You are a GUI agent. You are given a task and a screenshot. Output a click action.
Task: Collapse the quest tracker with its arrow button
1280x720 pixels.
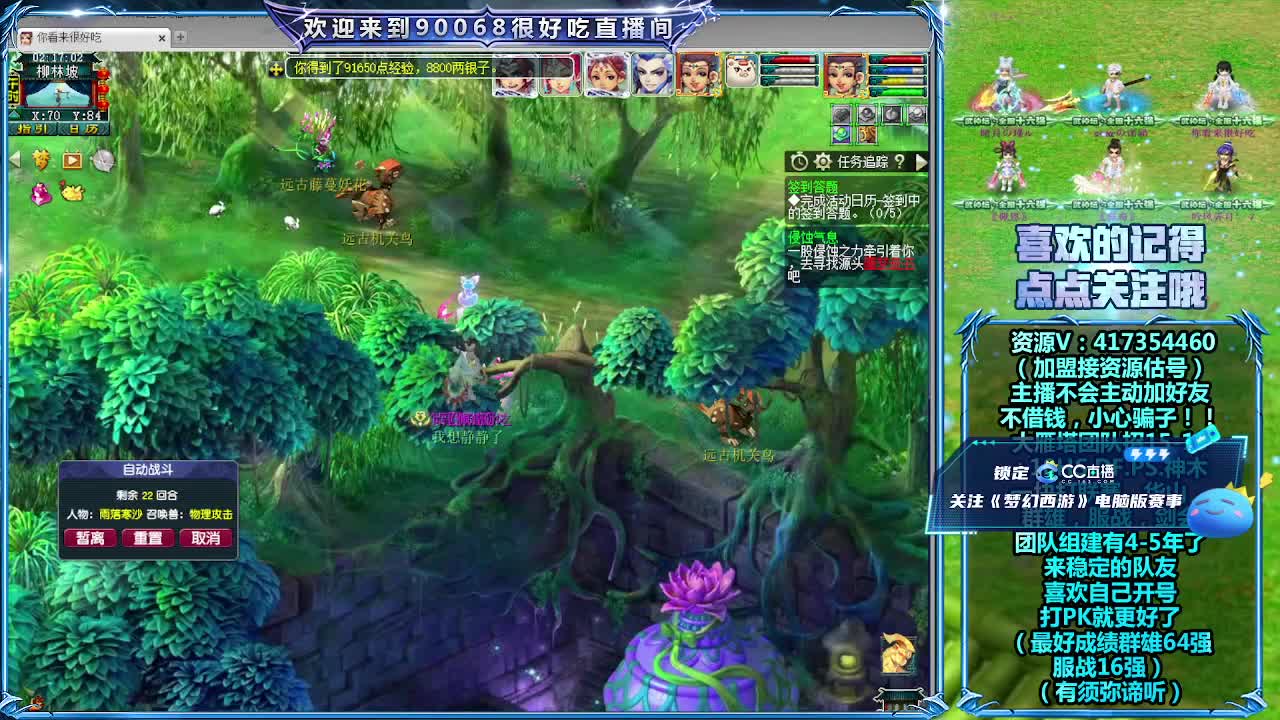pos(922,162)
